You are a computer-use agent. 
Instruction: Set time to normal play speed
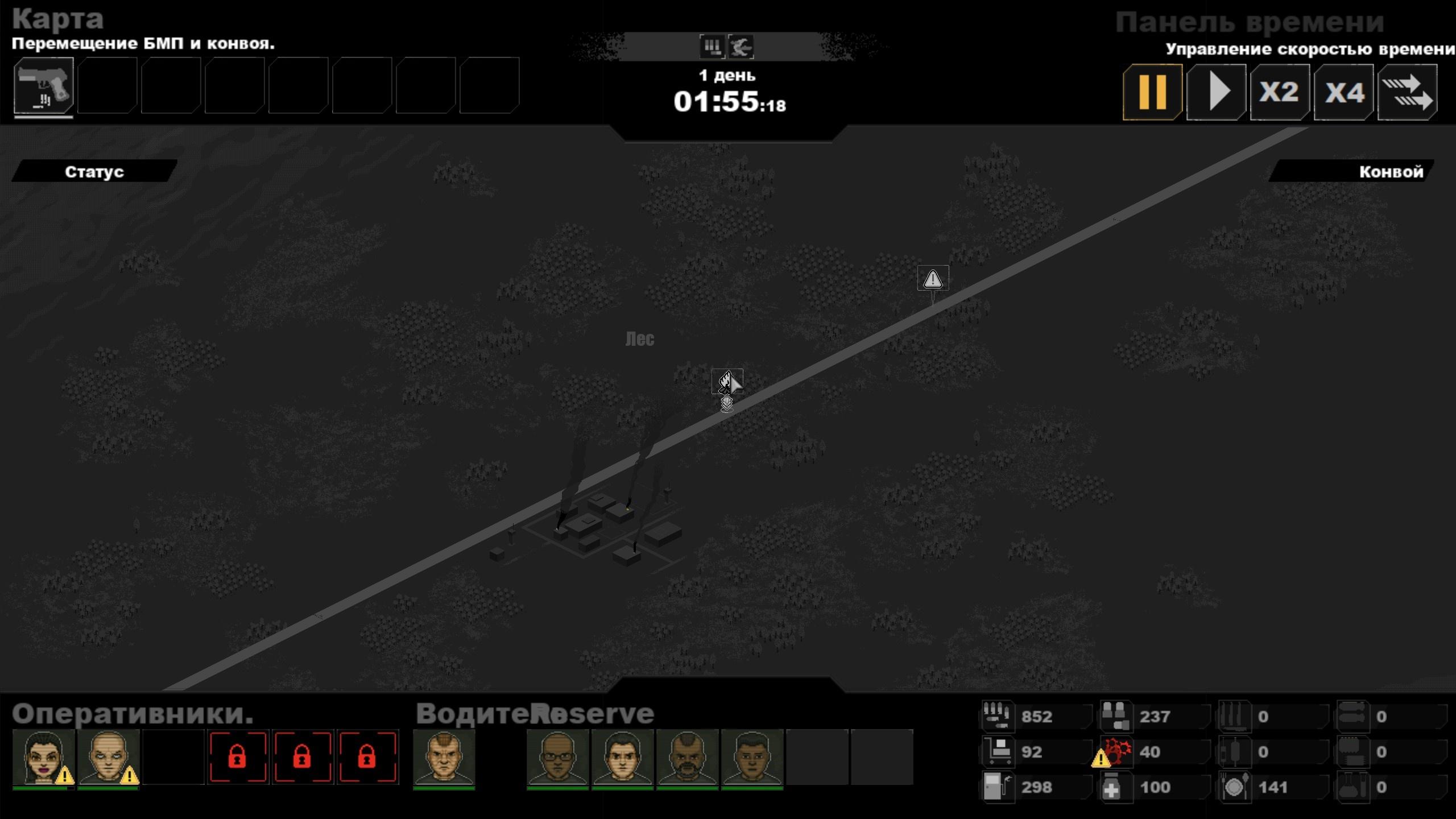[1216, 92]
